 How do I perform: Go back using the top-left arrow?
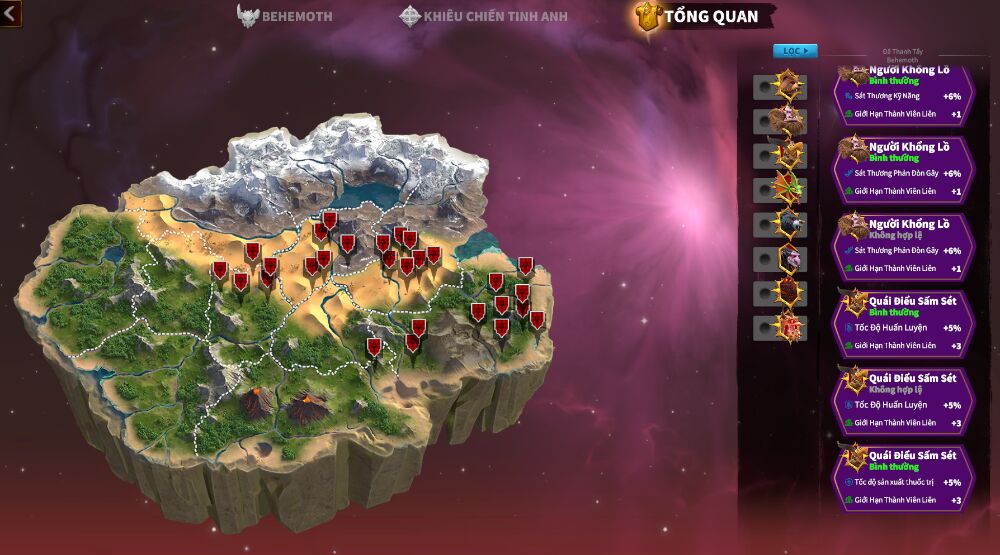pos(10,14)
